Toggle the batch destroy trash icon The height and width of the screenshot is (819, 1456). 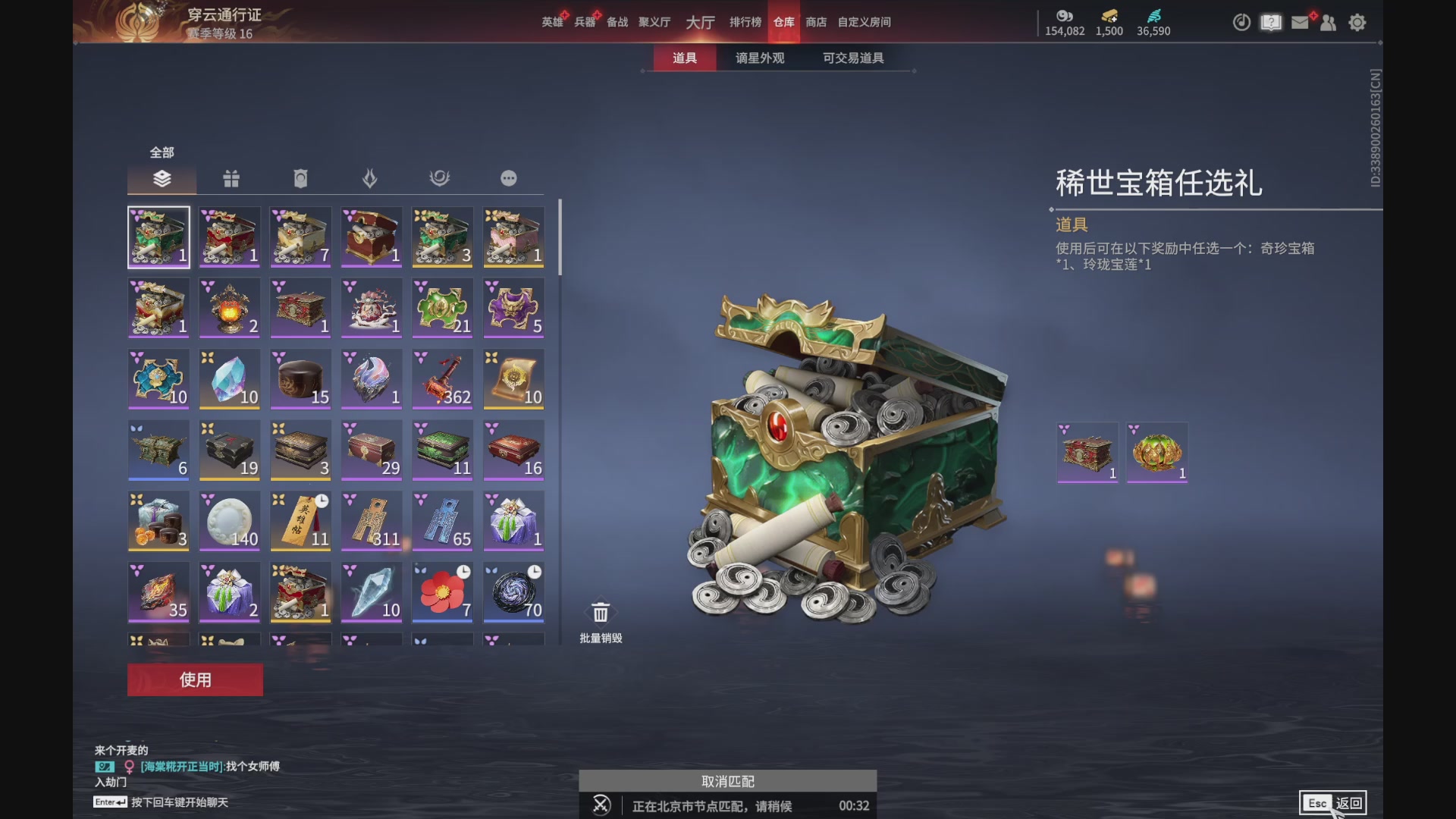(600, 613)
